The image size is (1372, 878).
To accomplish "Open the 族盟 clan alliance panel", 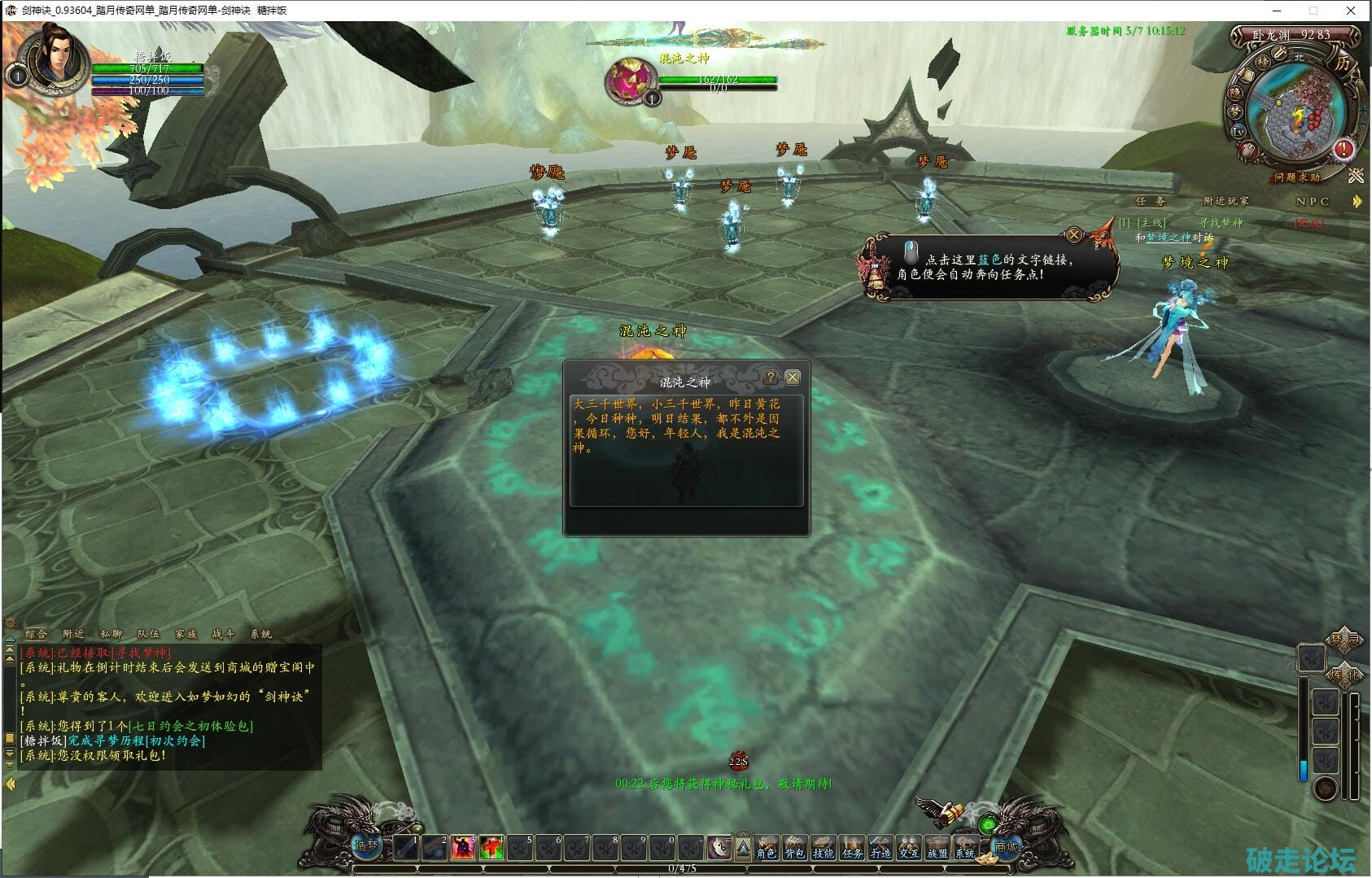I will pyautogui.click(x=937, y=848).
